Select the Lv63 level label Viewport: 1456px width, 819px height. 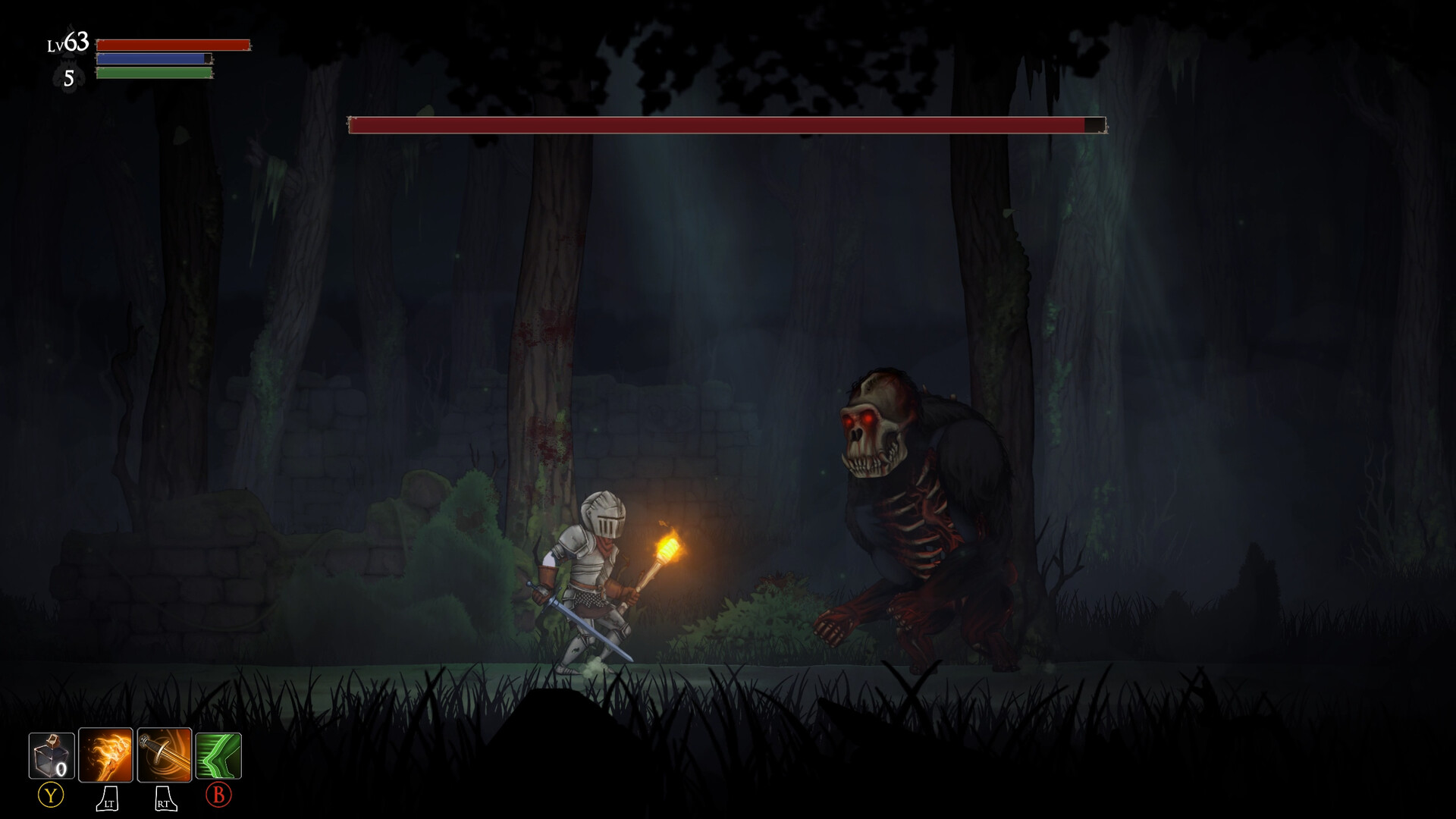pos(67,42)
